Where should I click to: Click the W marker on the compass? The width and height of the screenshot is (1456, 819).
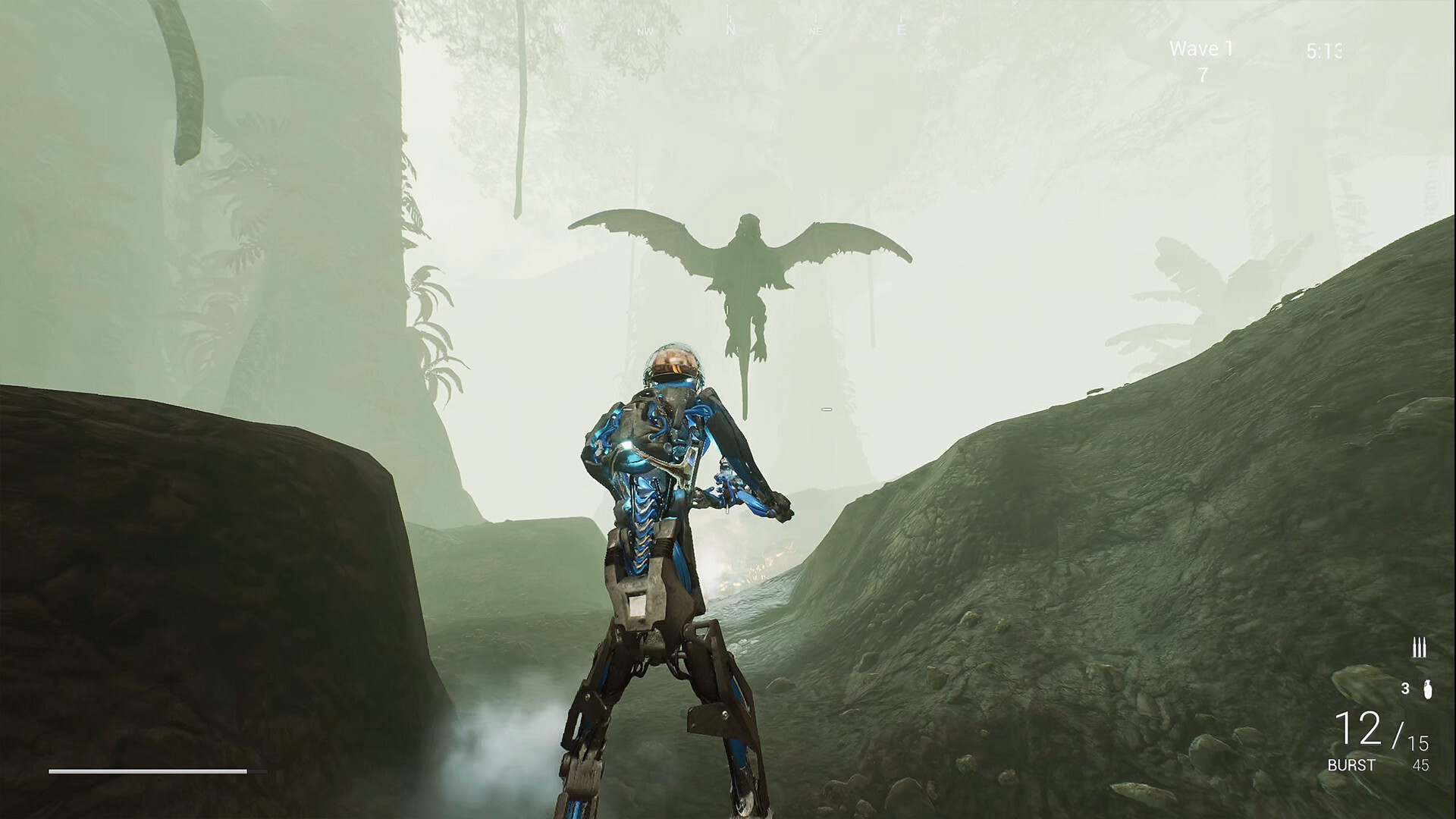pos(561,27)
